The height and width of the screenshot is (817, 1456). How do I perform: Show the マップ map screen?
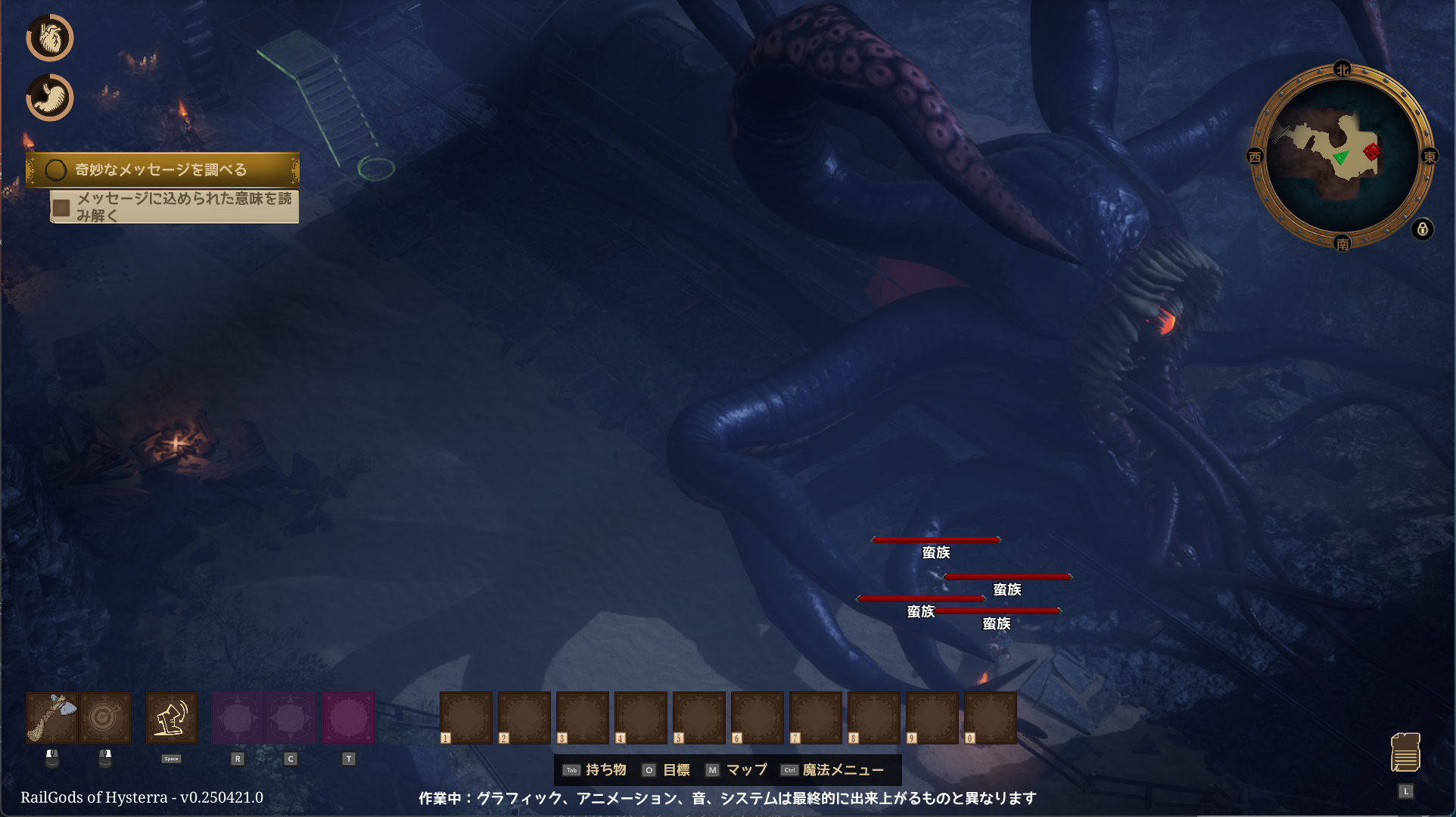click(736, 770)
